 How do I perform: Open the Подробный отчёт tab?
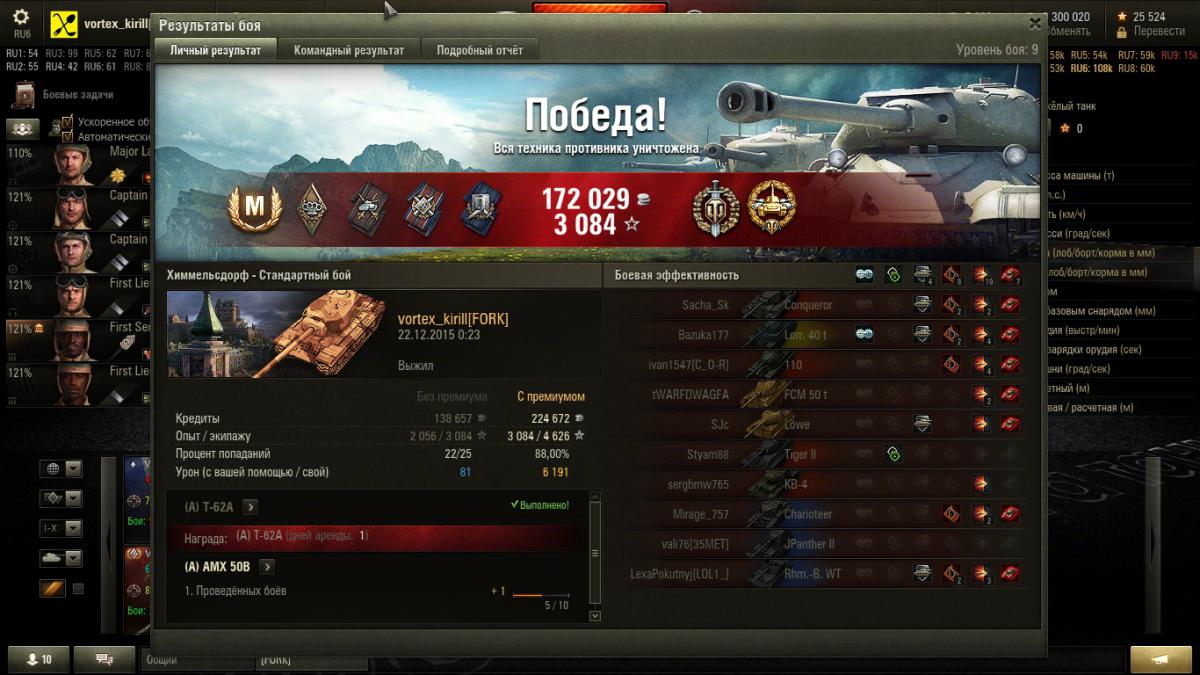click(479, 50)
